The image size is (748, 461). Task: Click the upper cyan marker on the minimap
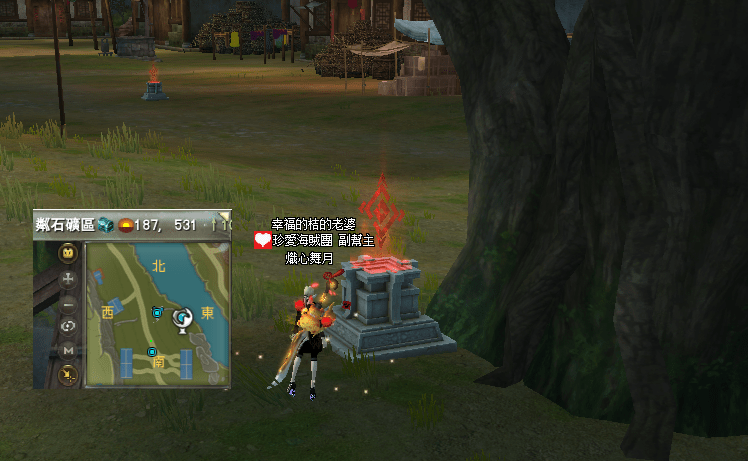coord(157,313)
